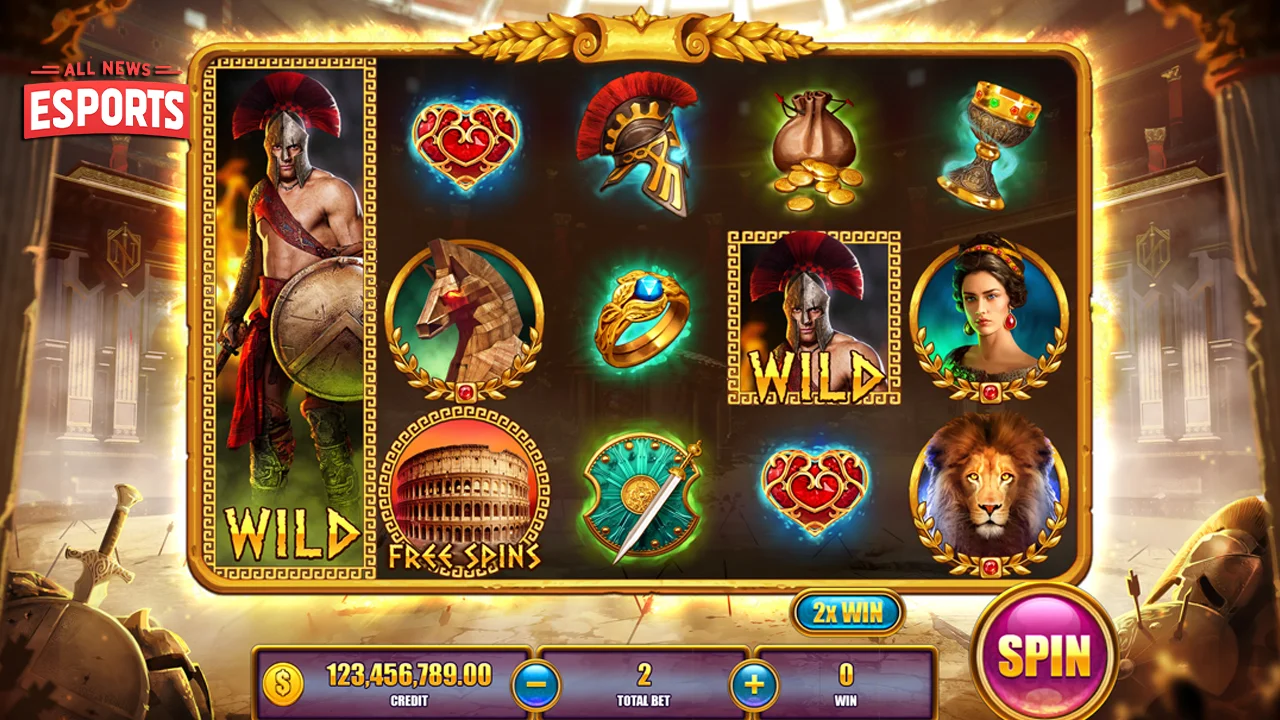Decrease total bet with the minus button

(x=536, y=686)
